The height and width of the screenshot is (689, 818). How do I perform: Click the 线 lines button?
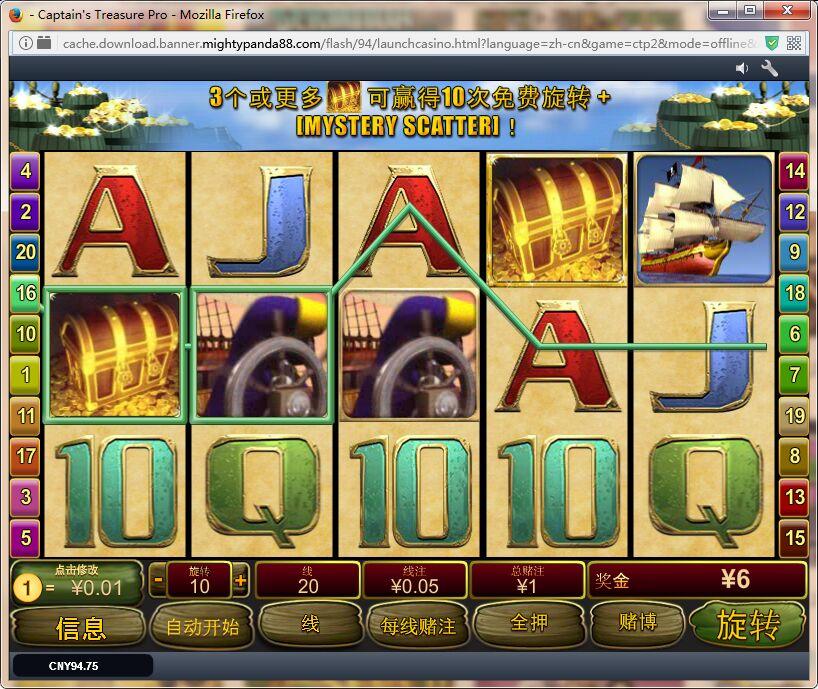pyautogui.click(x=310, y=624)
